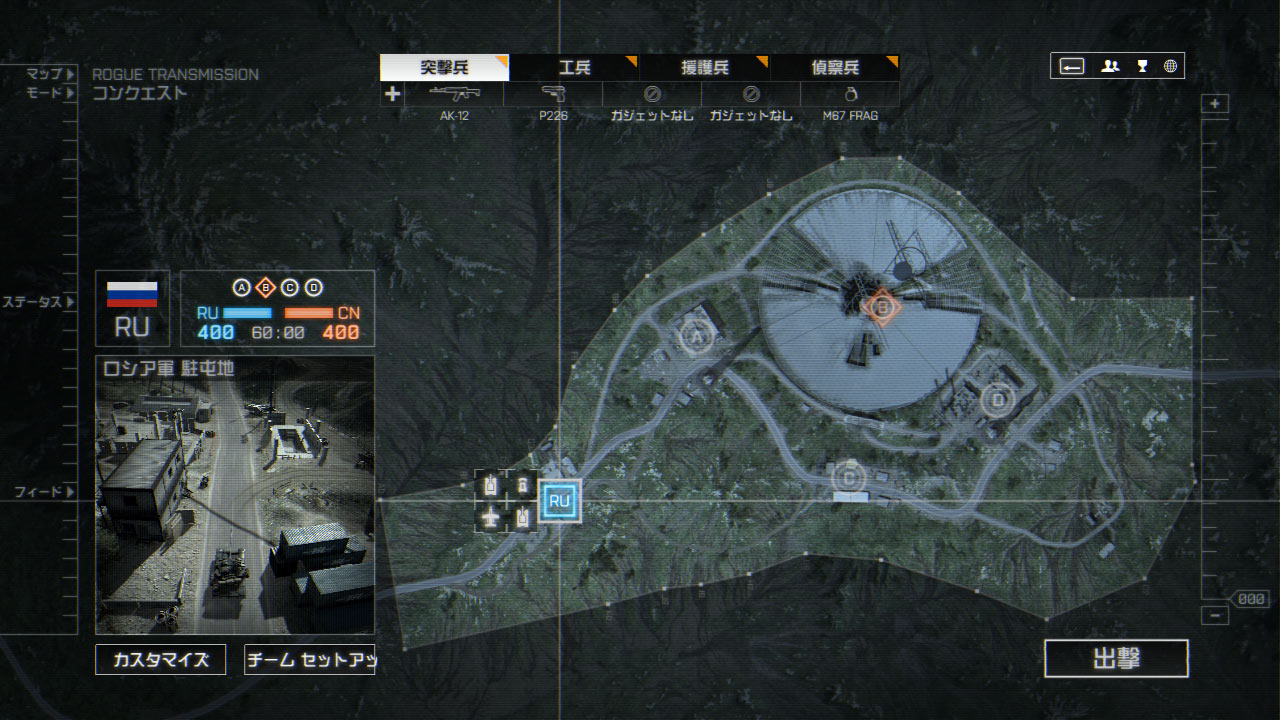
Task: Click the 出撃 deploy button
Action: [1116, 659]
